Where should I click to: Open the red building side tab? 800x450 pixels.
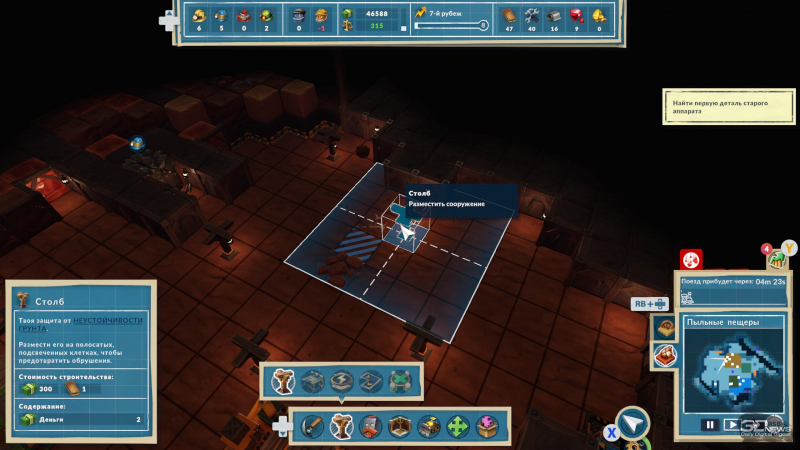(x=663, y=355)
